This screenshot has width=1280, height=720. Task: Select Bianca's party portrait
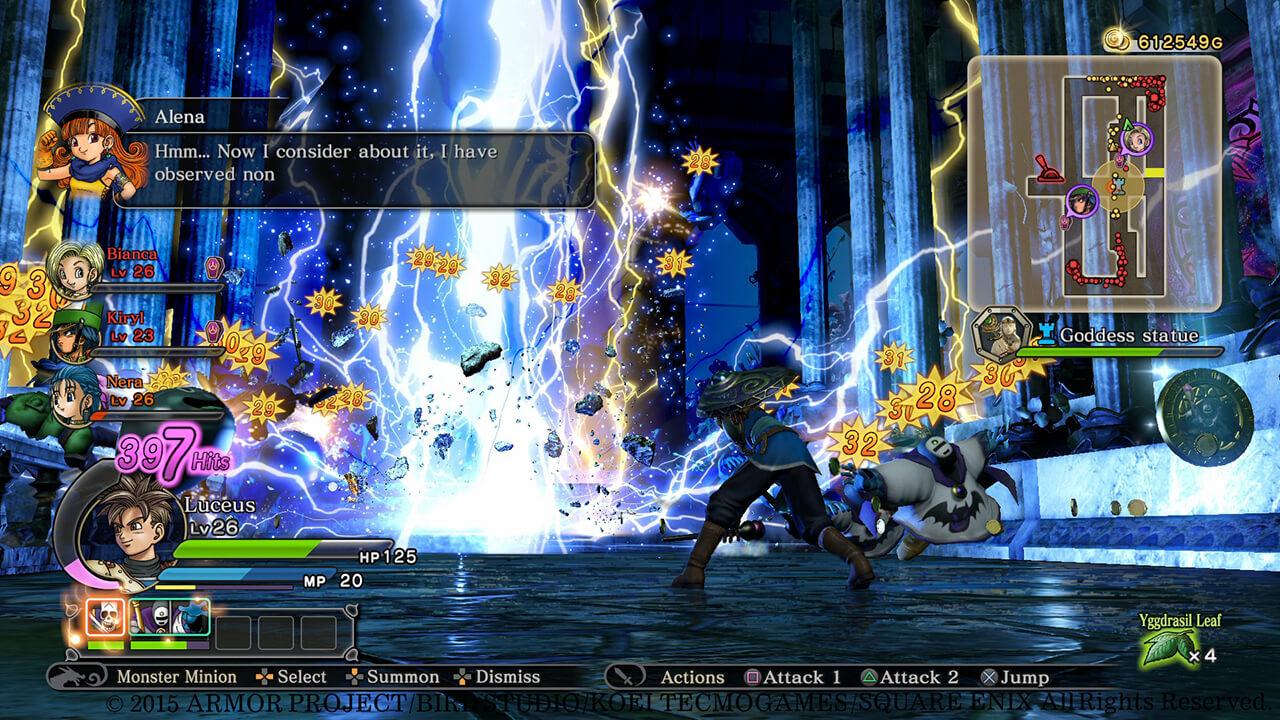click(x=74, y=267)
